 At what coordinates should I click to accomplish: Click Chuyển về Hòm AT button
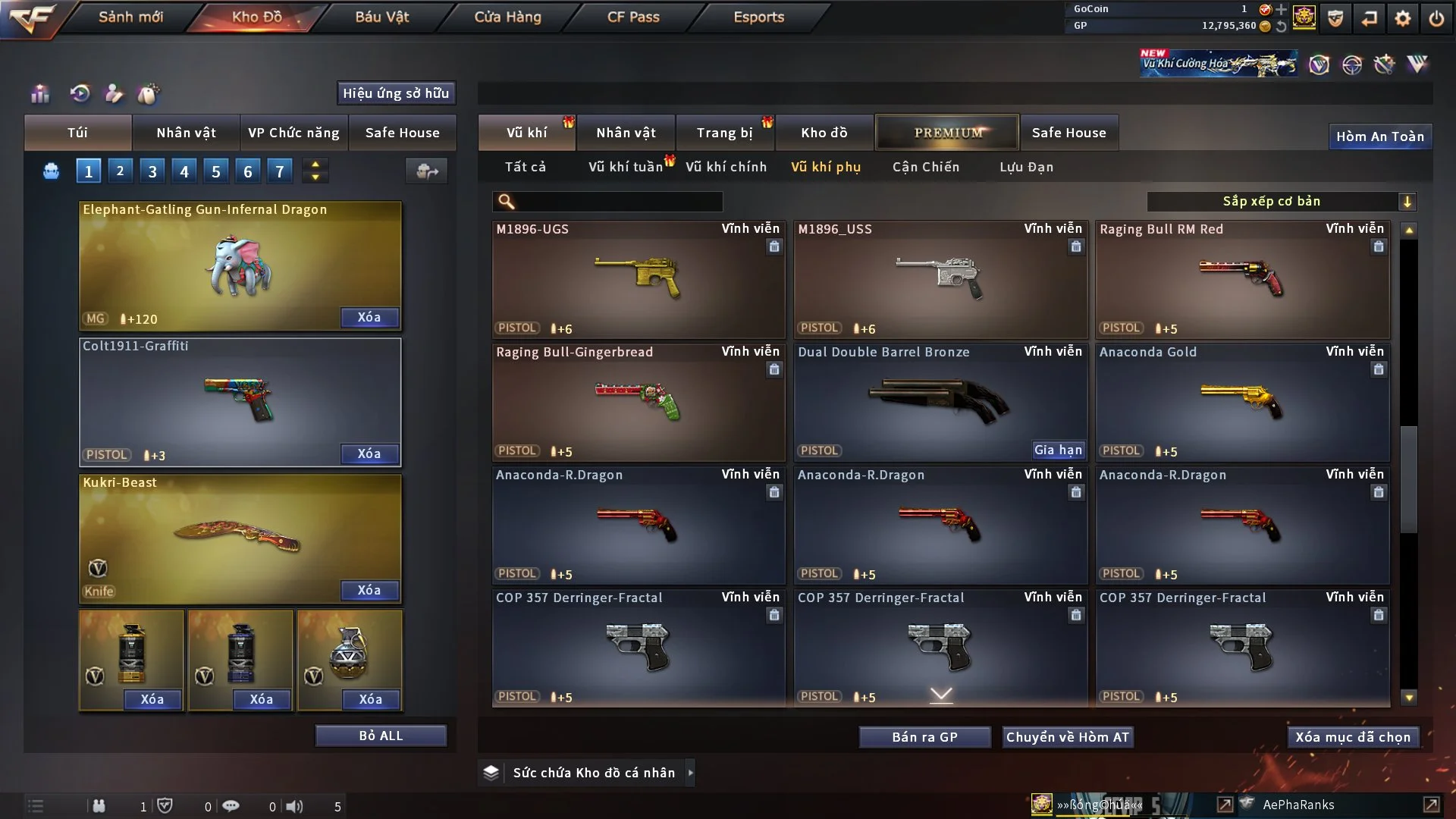pos(1068,737)
